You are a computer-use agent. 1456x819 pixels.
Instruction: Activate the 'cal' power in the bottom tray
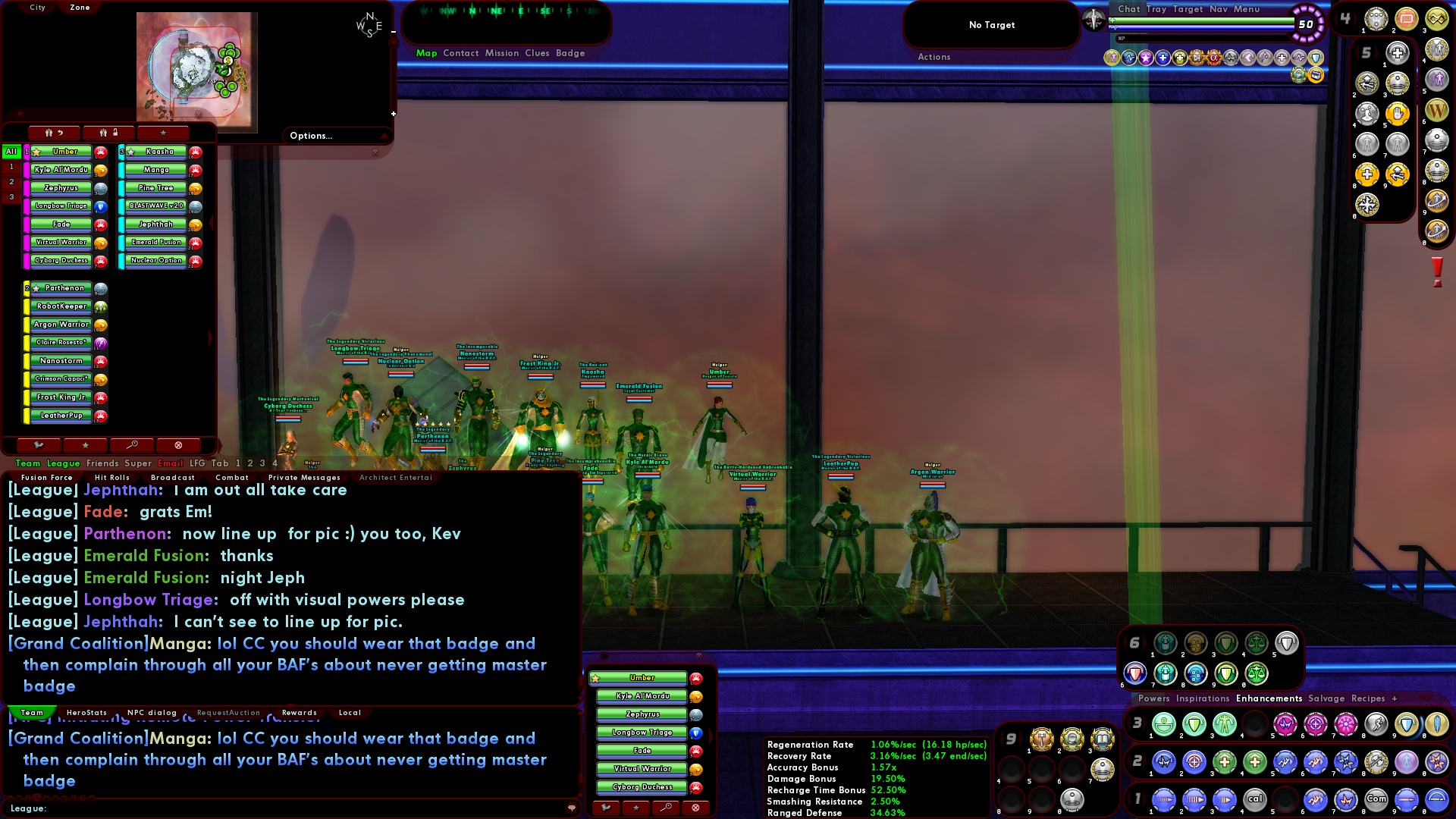point(1257,799)
